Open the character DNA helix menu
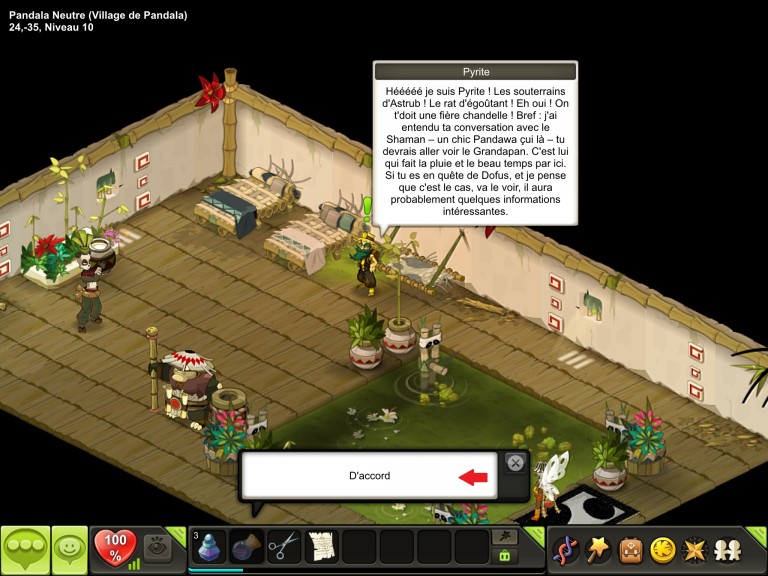Screen dimensions: 768x576 (567, 549)
